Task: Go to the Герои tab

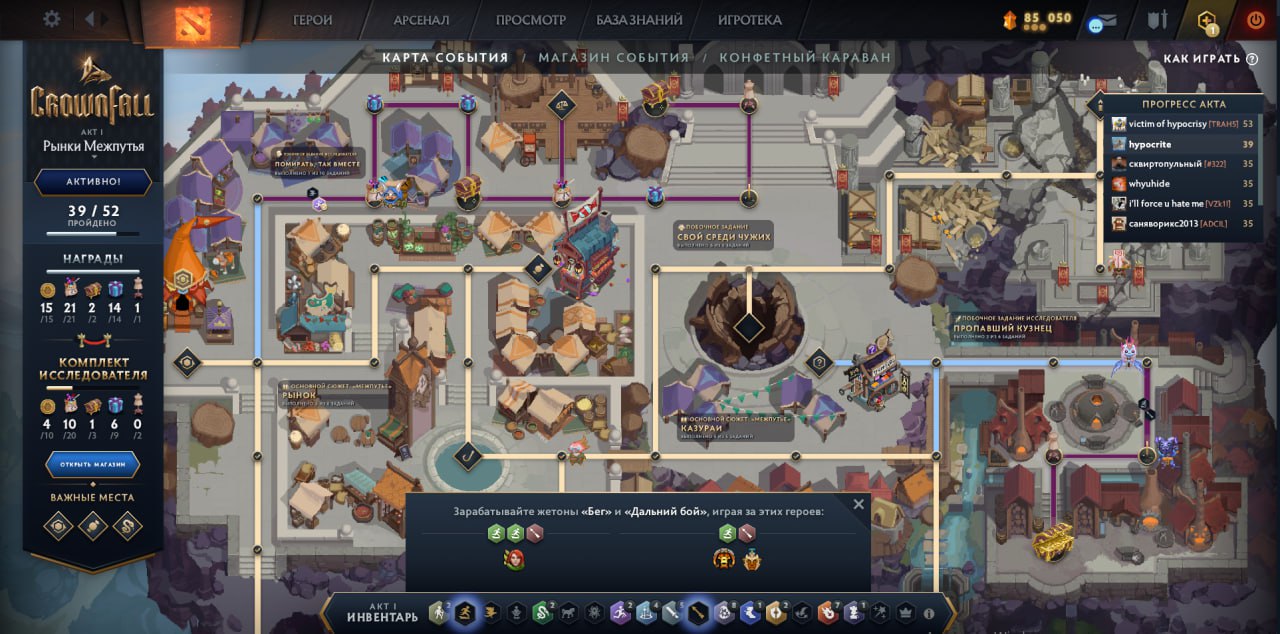Action: [x=312, y=20]
